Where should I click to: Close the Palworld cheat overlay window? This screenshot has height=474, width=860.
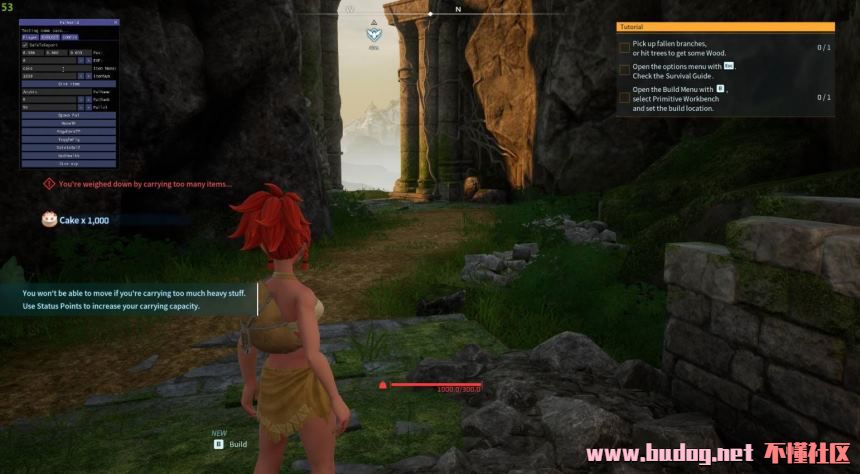115,22
